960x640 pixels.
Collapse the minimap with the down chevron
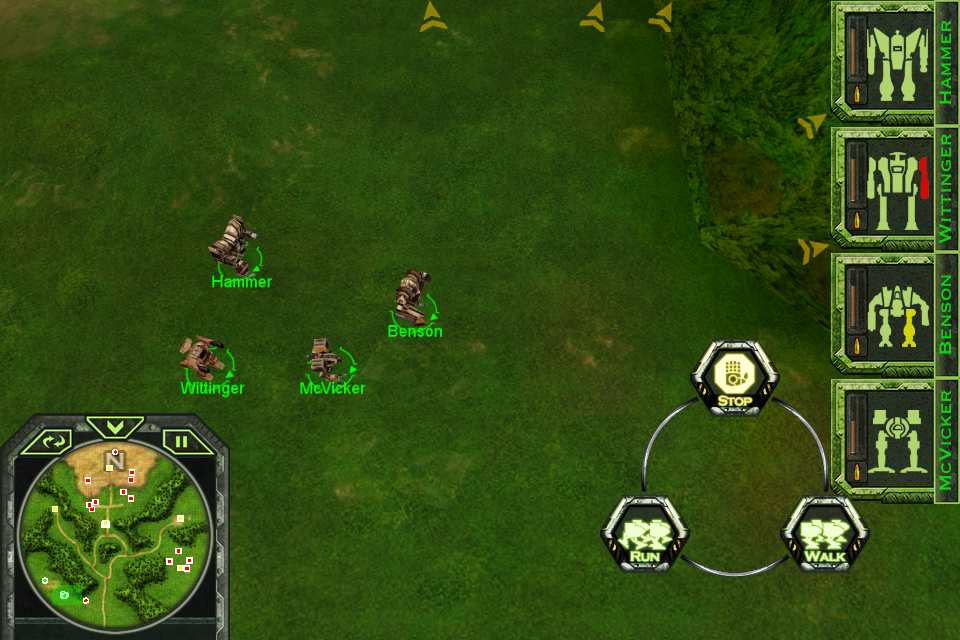(115, 427)
